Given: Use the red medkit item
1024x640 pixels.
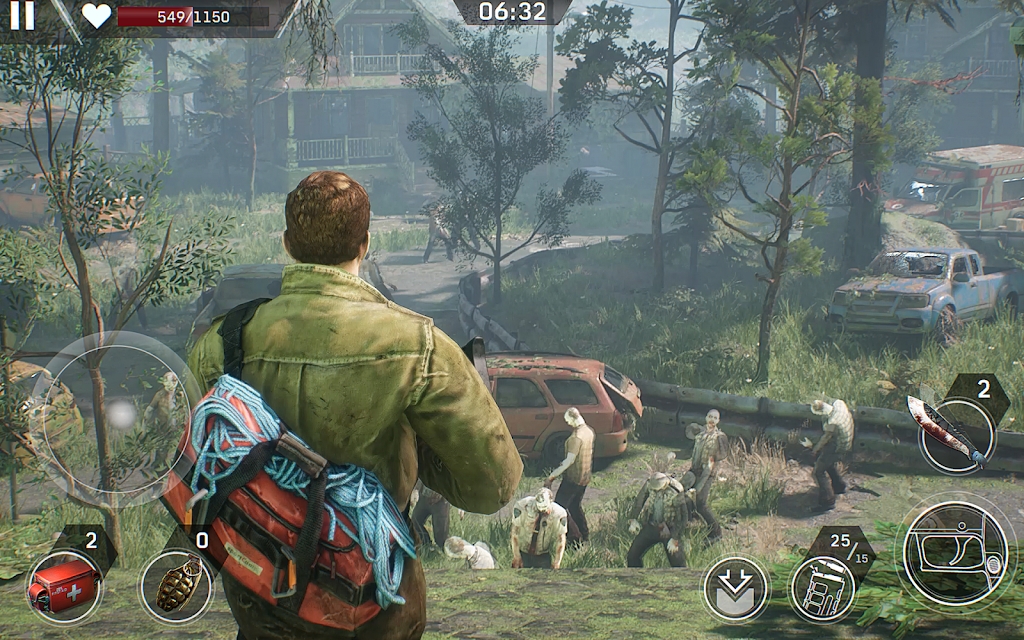Looking at the screenshot, I should pyautogui.click(x=62, y=585).
